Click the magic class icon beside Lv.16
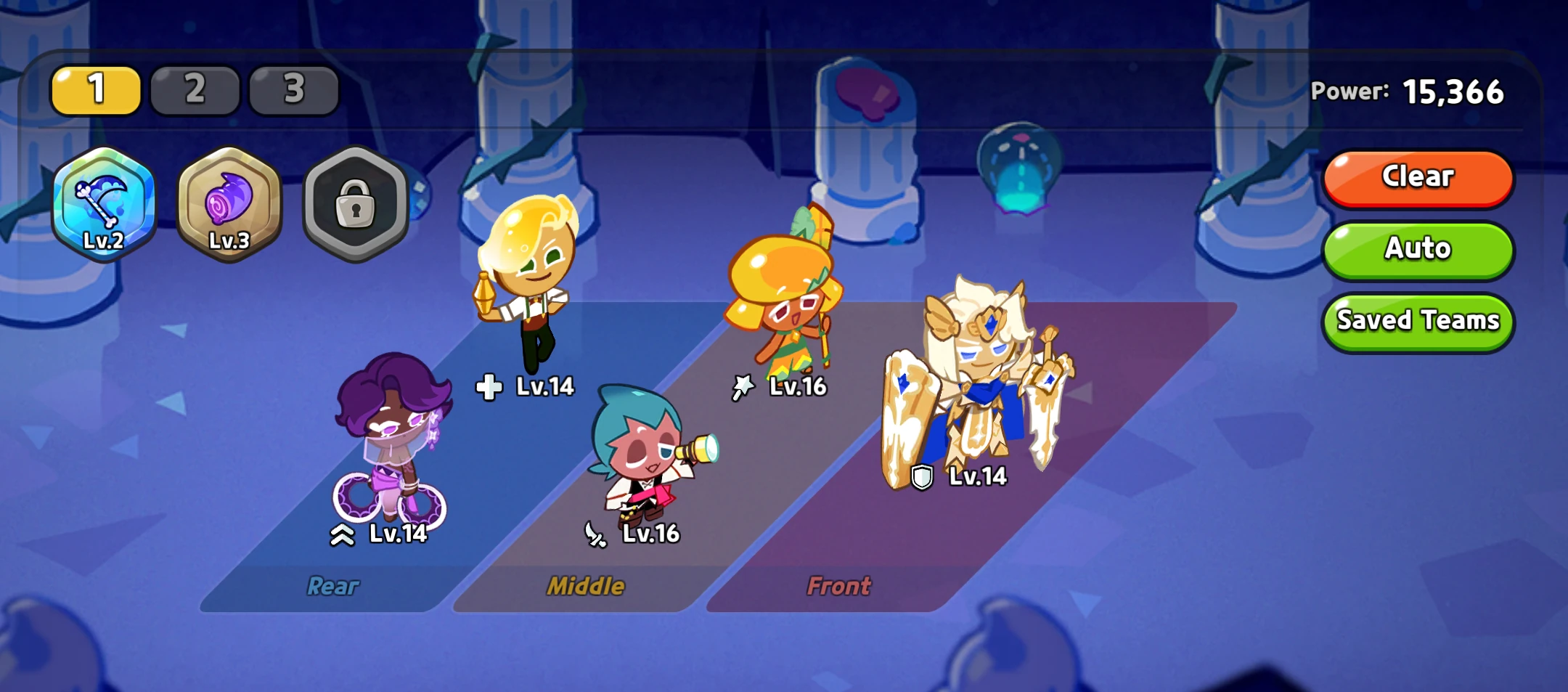This screenshot has height=692, width=1568. click(x=743, y=386)
